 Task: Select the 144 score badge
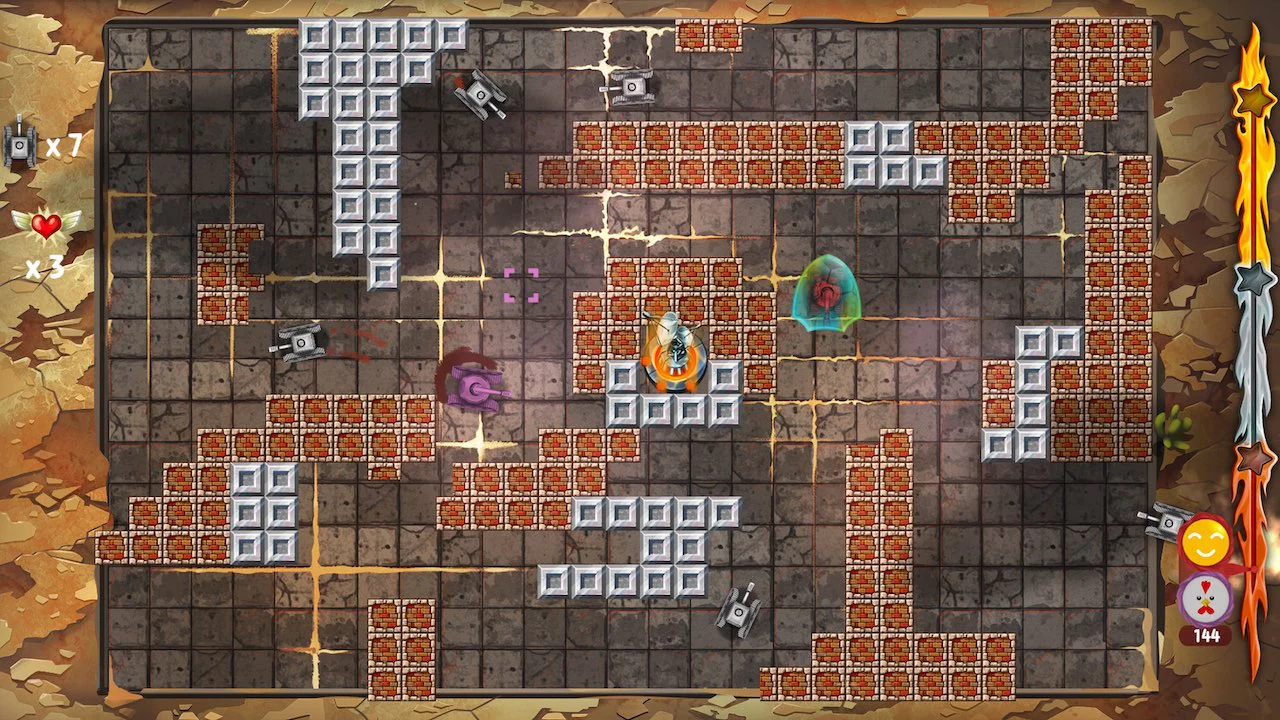pos(1207,635)
